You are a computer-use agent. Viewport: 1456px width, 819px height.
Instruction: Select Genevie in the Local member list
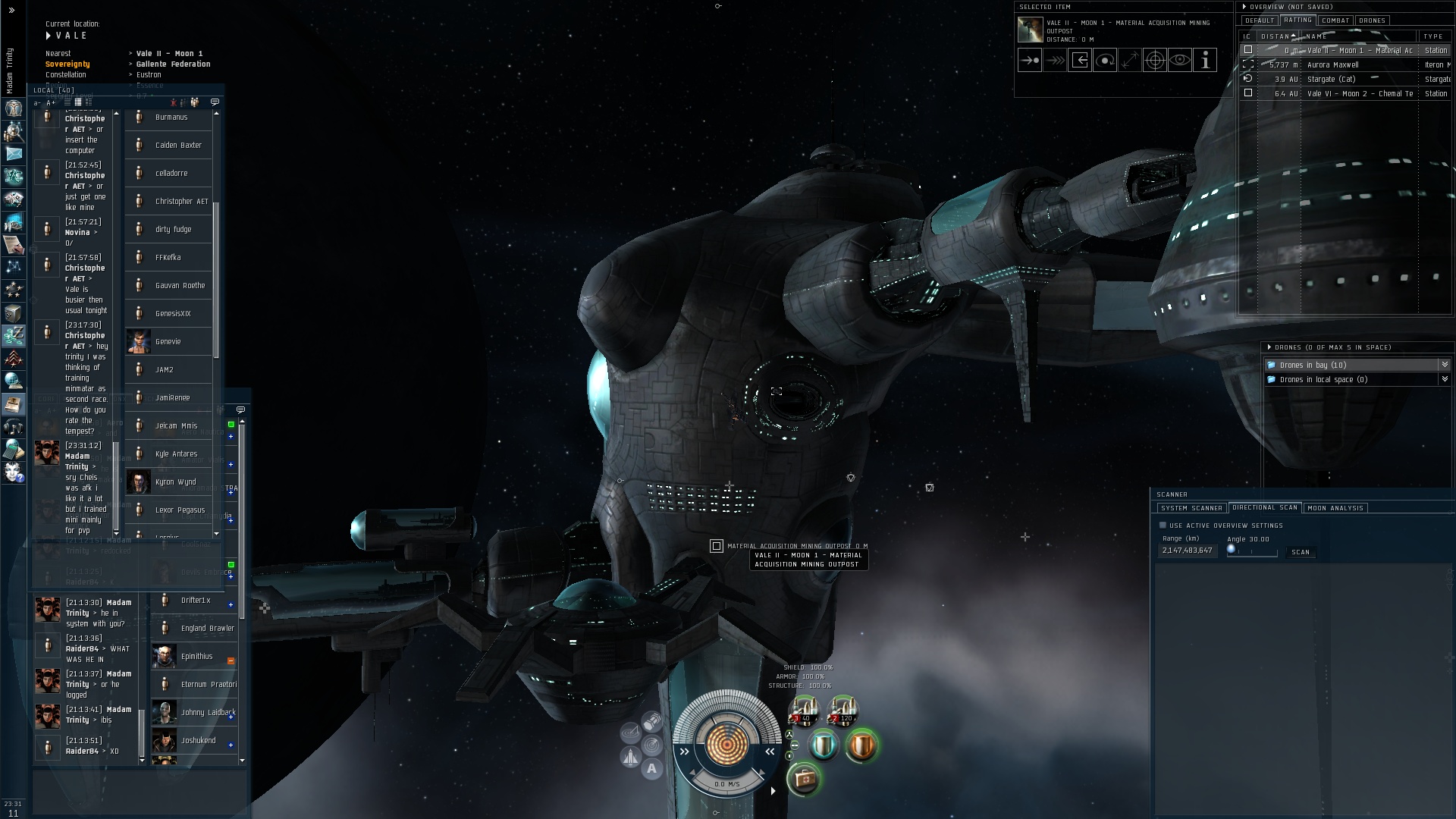pos(168,341)
